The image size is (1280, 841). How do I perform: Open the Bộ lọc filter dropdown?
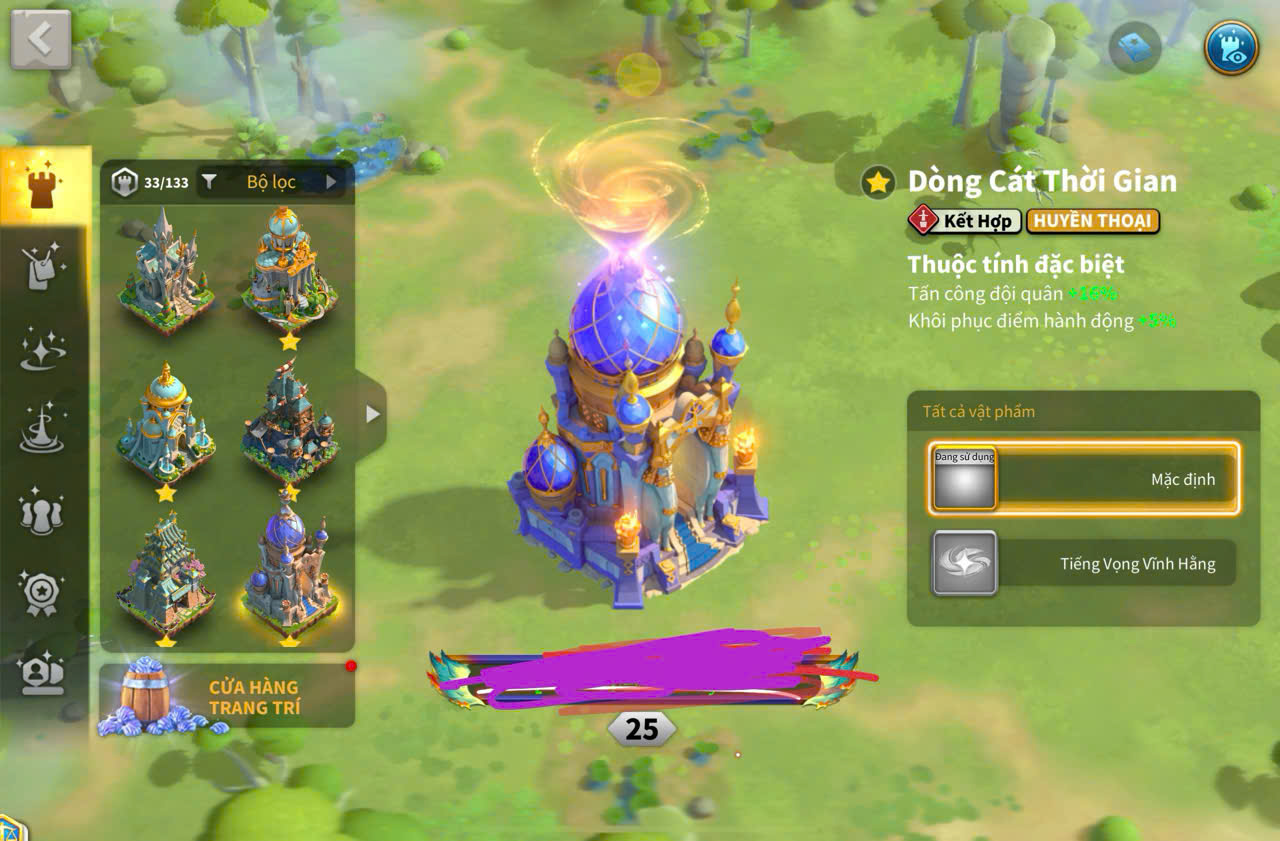click(270, 181)
